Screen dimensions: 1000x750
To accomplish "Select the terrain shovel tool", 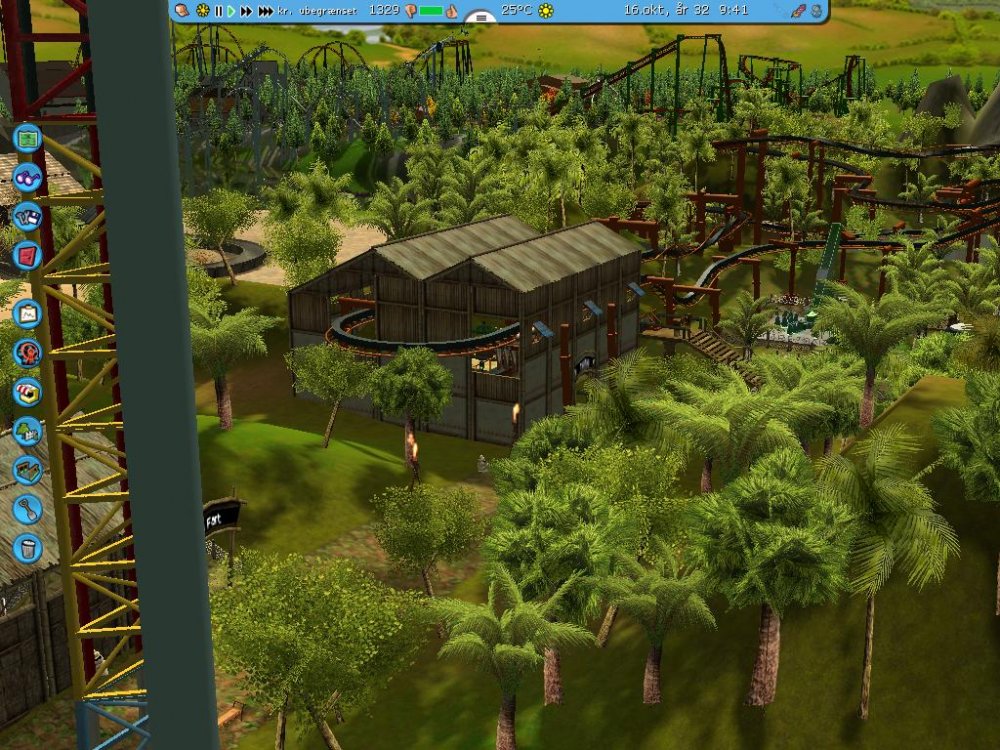I will (x=27, y=509).
